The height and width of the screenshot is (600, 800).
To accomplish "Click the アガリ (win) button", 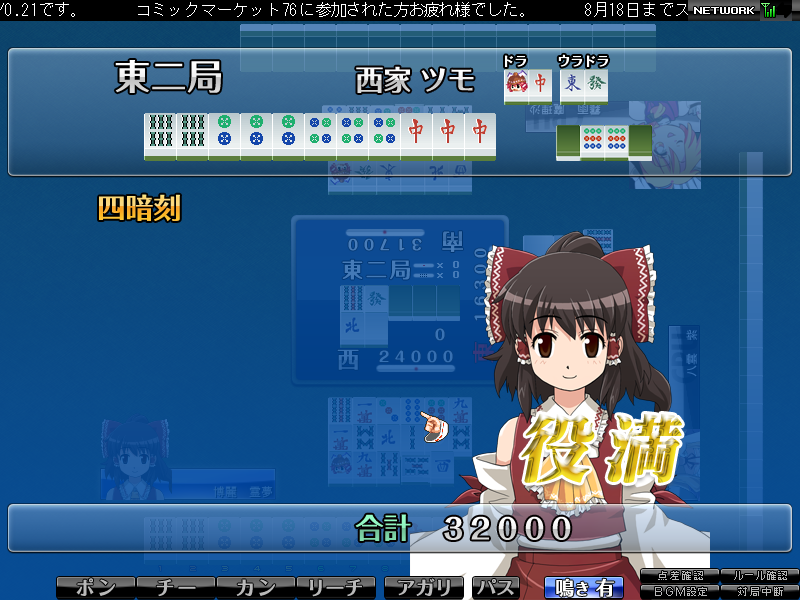I will (x=424, y=588).
